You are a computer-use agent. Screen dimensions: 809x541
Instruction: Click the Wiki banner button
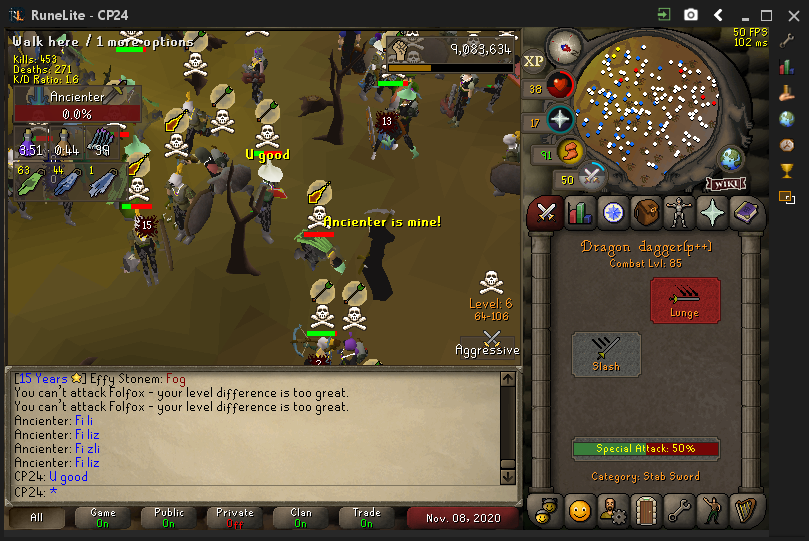[x=727, y=183]
